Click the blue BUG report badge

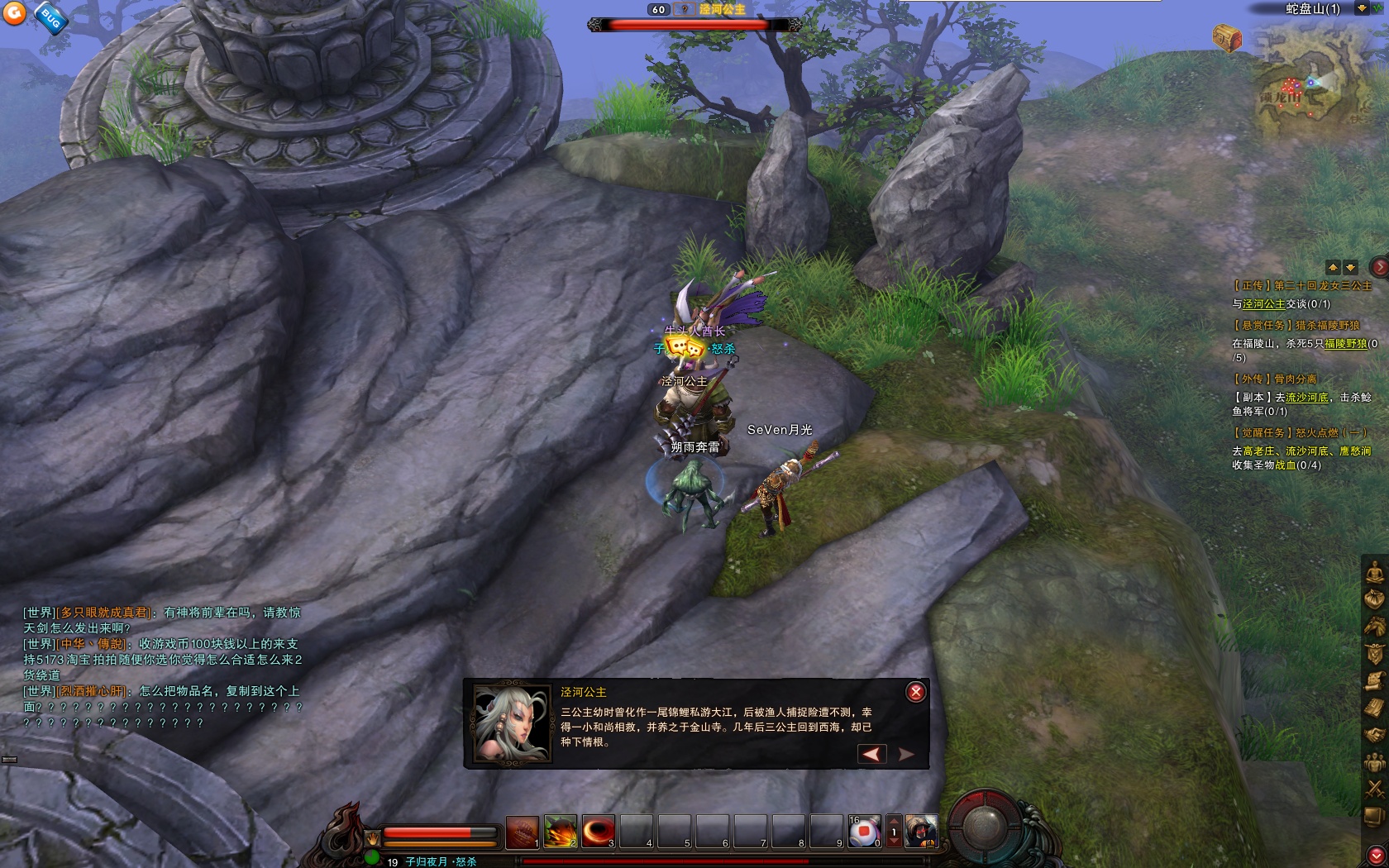(x=51, y=18)
